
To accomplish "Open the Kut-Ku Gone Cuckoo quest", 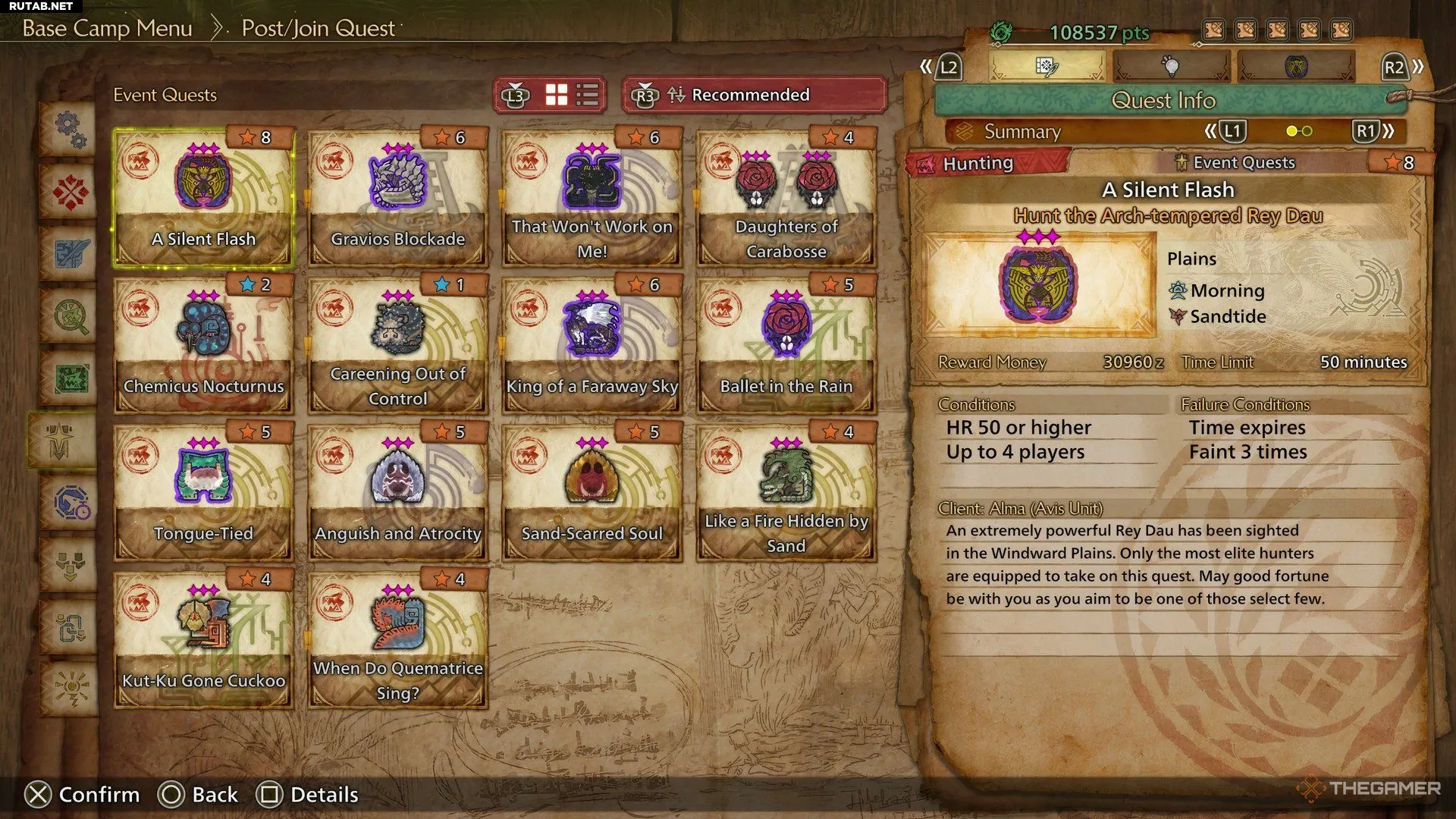I will coord(203,640).
